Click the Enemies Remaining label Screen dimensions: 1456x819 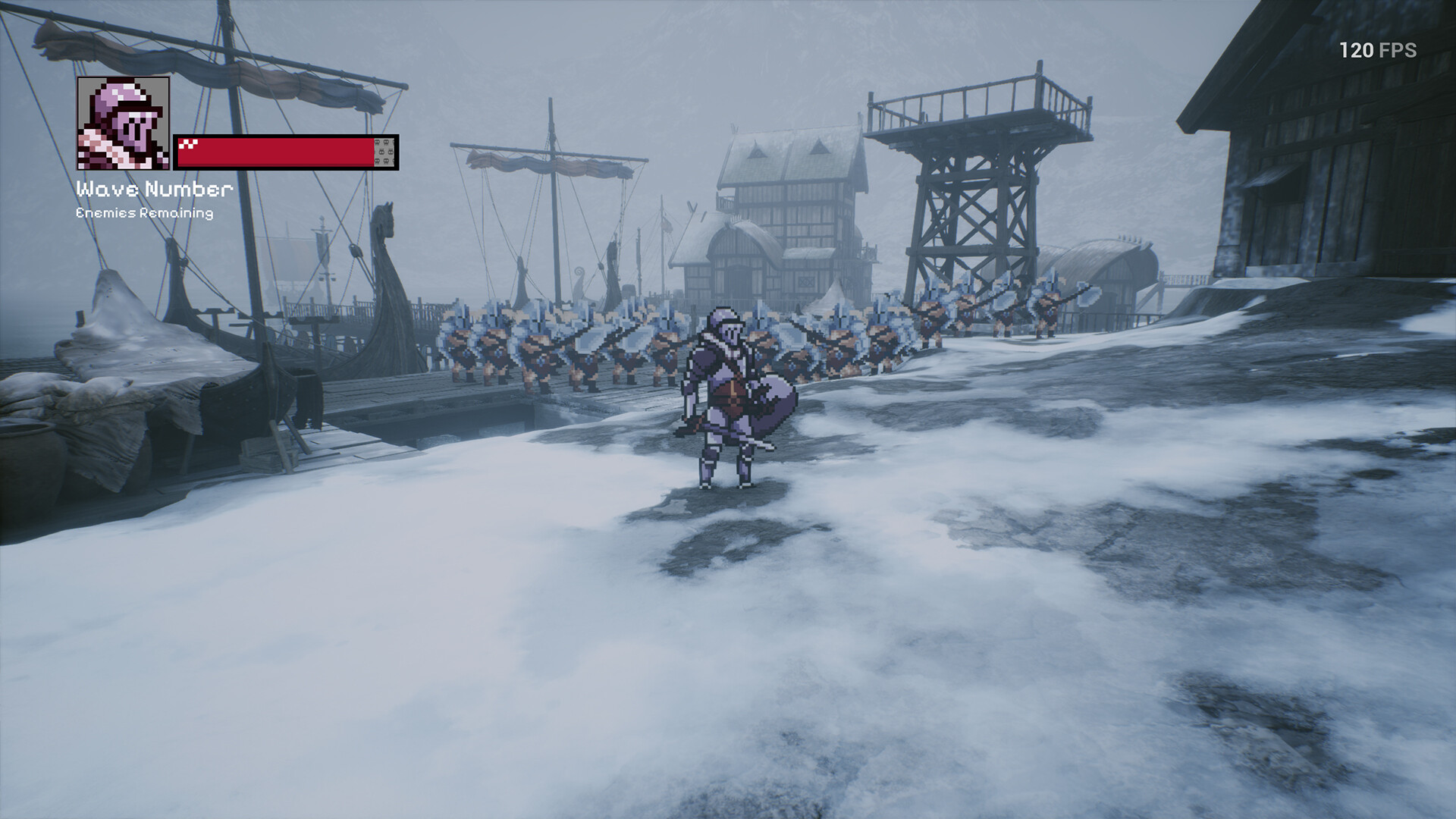pyautogui.click(x=144, y=215)
